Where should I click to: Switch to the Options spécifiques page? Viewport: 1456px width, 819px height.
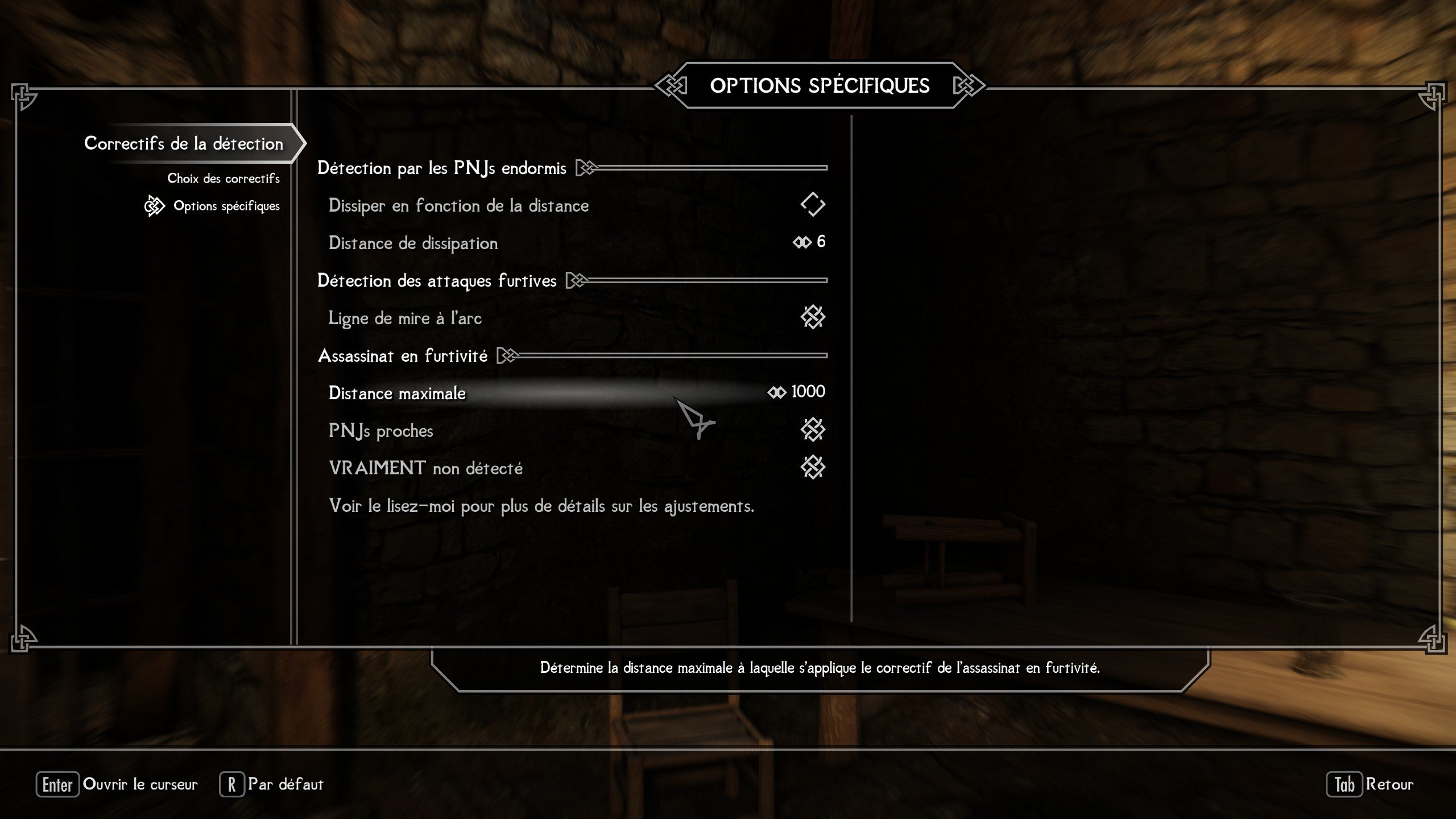click(226, 206)
